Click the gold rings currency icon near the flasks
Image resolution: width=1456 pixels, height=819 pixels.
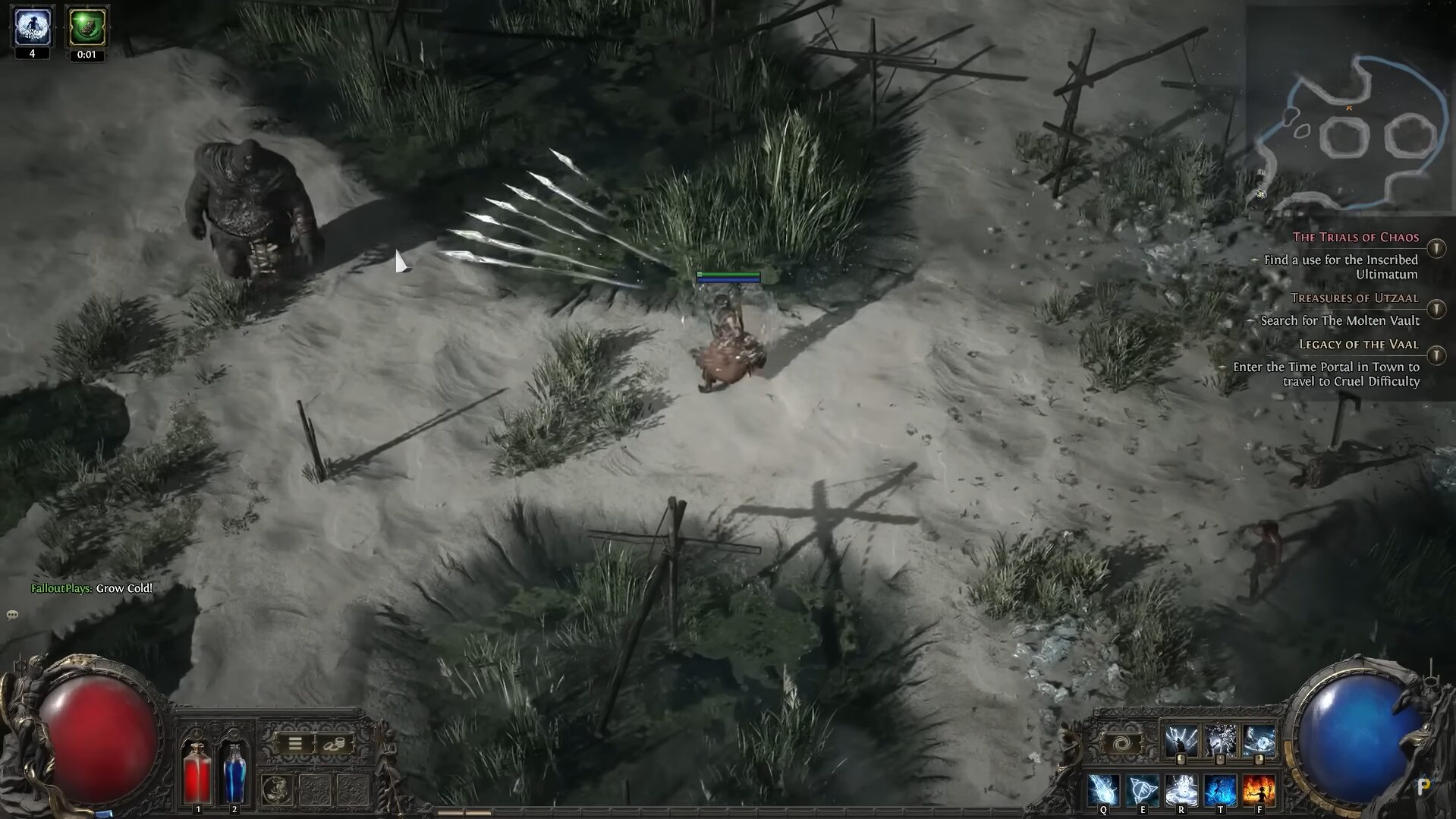pyautogui.click(x=334, y=744)
